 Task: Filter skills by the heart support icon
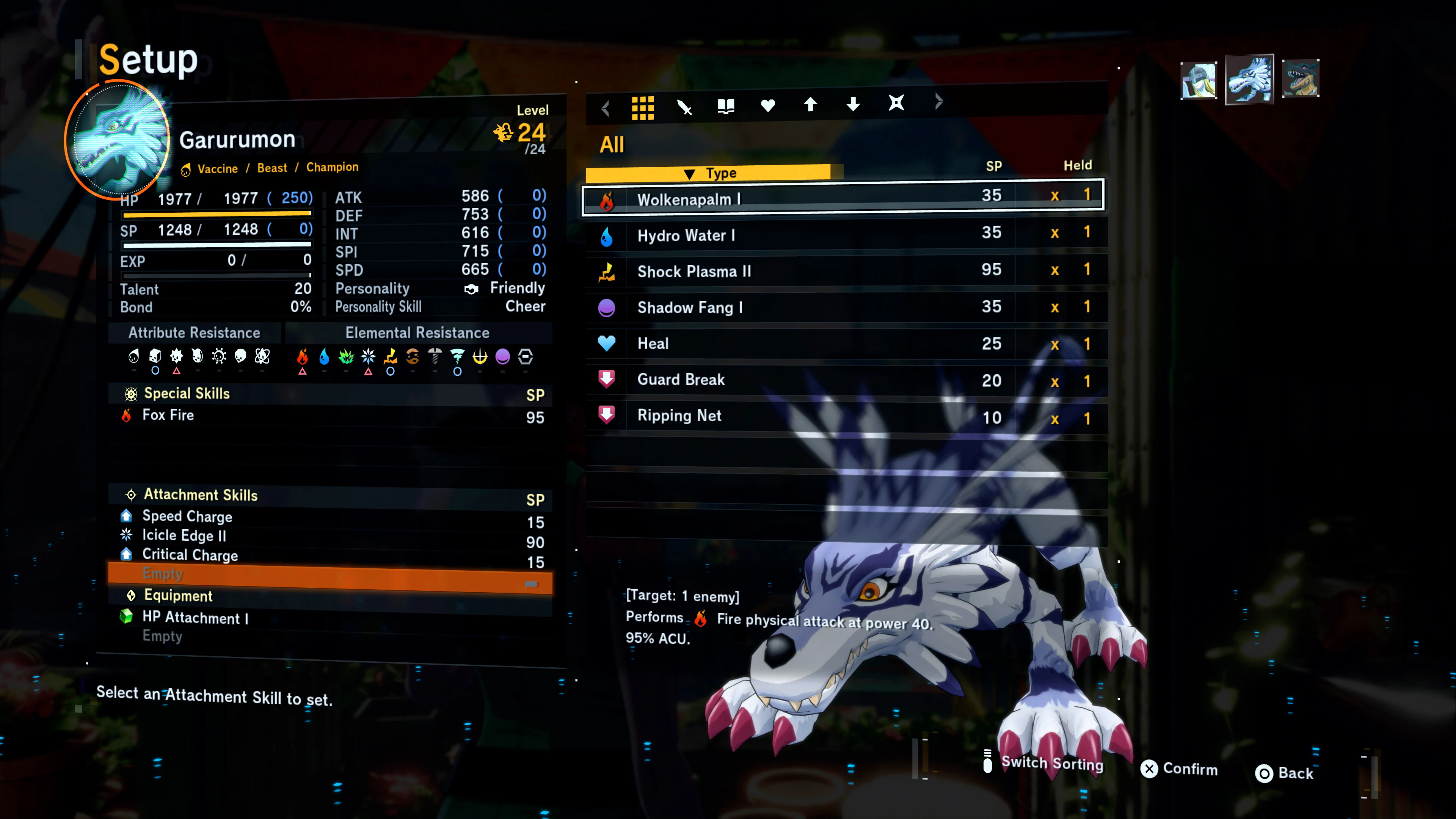pyautogui.click(x=767, y=106)
